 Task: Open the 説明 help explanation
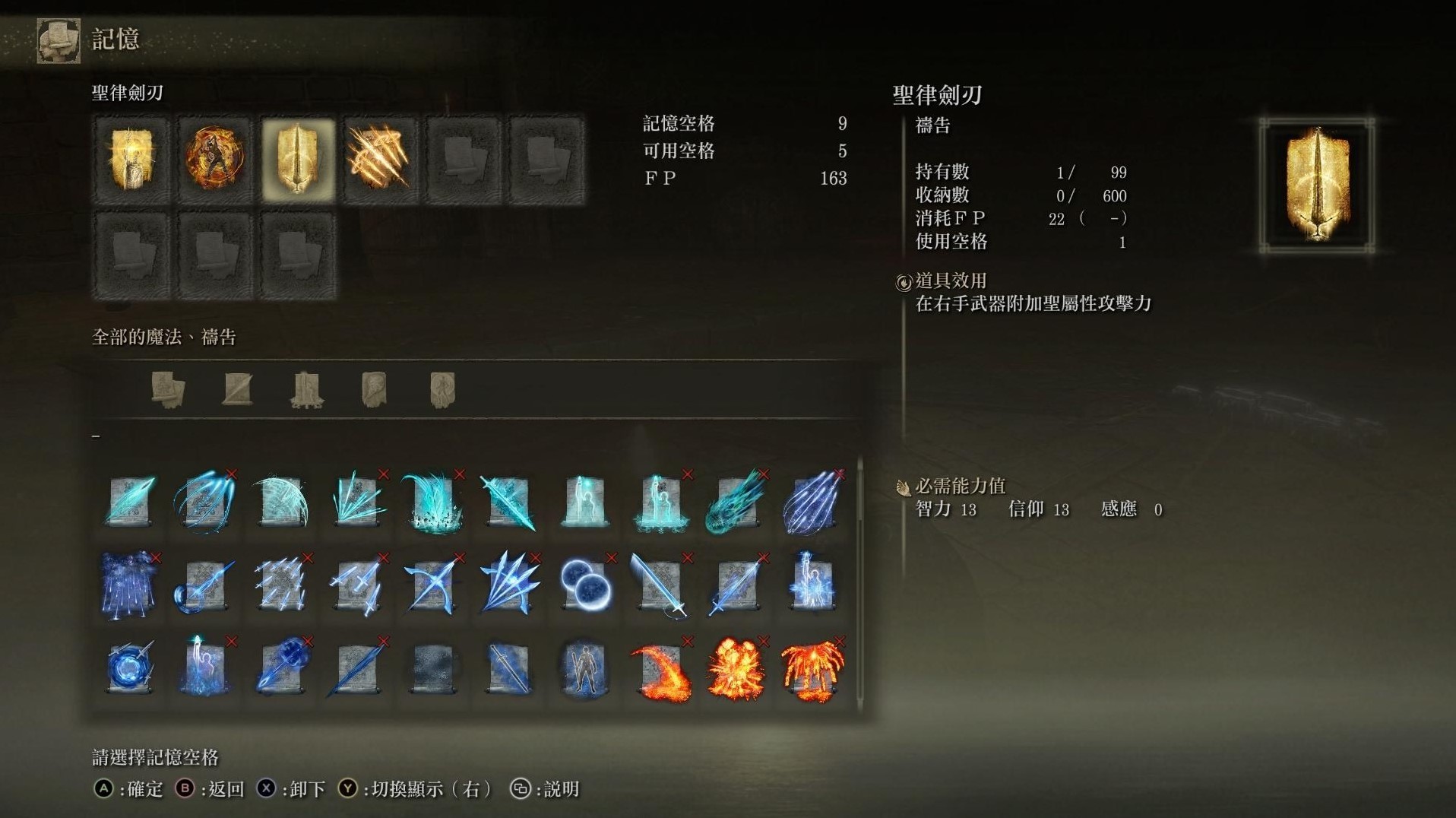click(560, 790)
